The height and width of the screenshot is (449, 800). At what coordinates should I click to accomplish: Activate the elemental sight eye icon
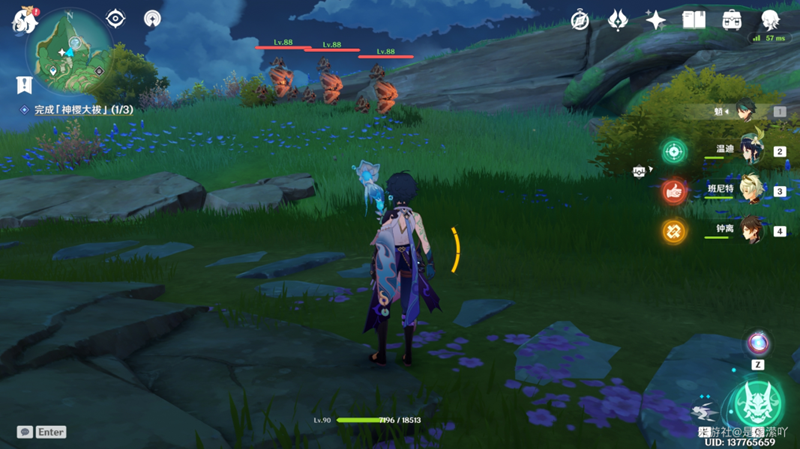click(116, 18)
